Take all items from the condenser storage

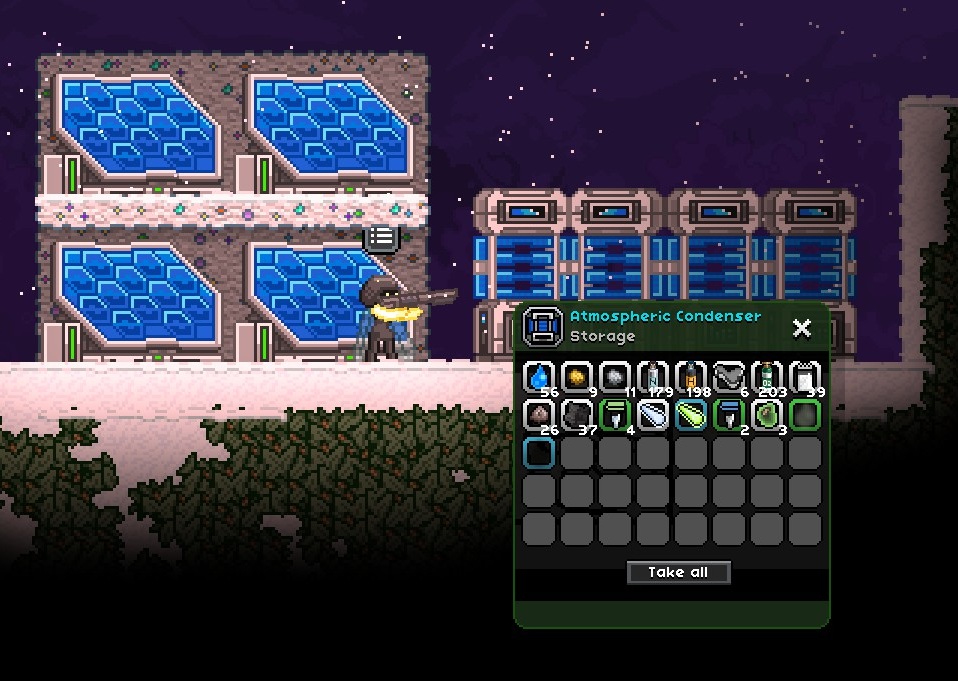click(678, 572)
